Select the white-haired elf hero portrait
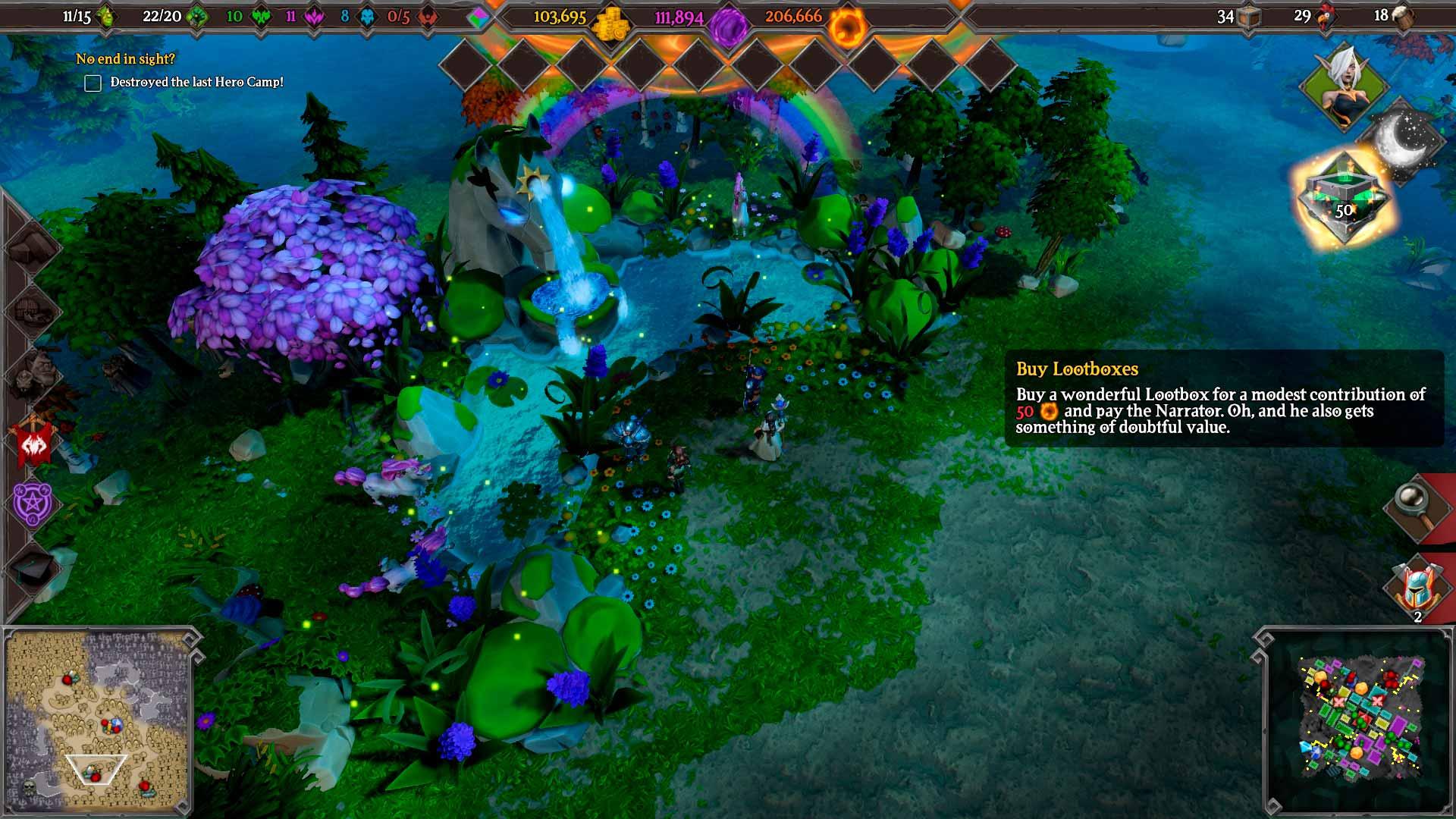This screenshot has width=1456, height=819. pos(1343,87)
